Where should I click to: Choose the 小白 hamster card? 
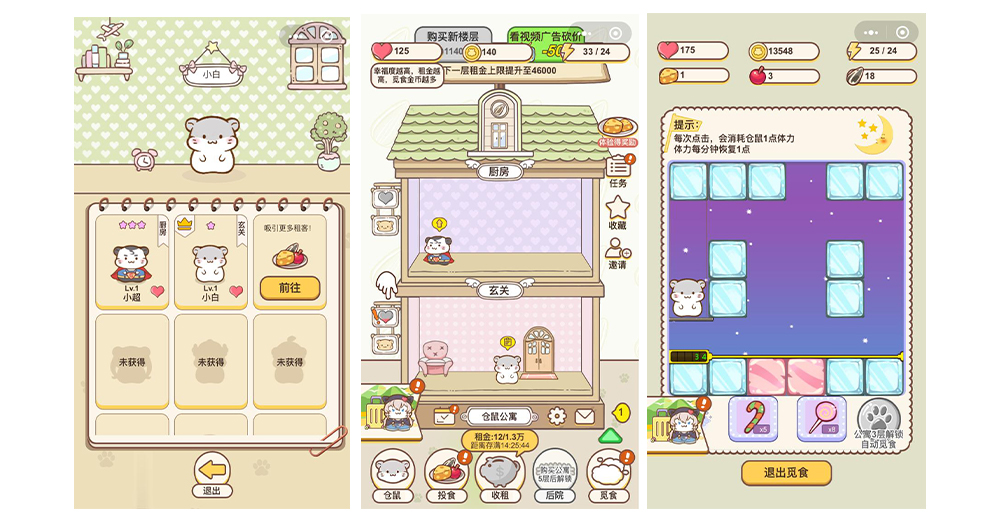pos(210,262)
